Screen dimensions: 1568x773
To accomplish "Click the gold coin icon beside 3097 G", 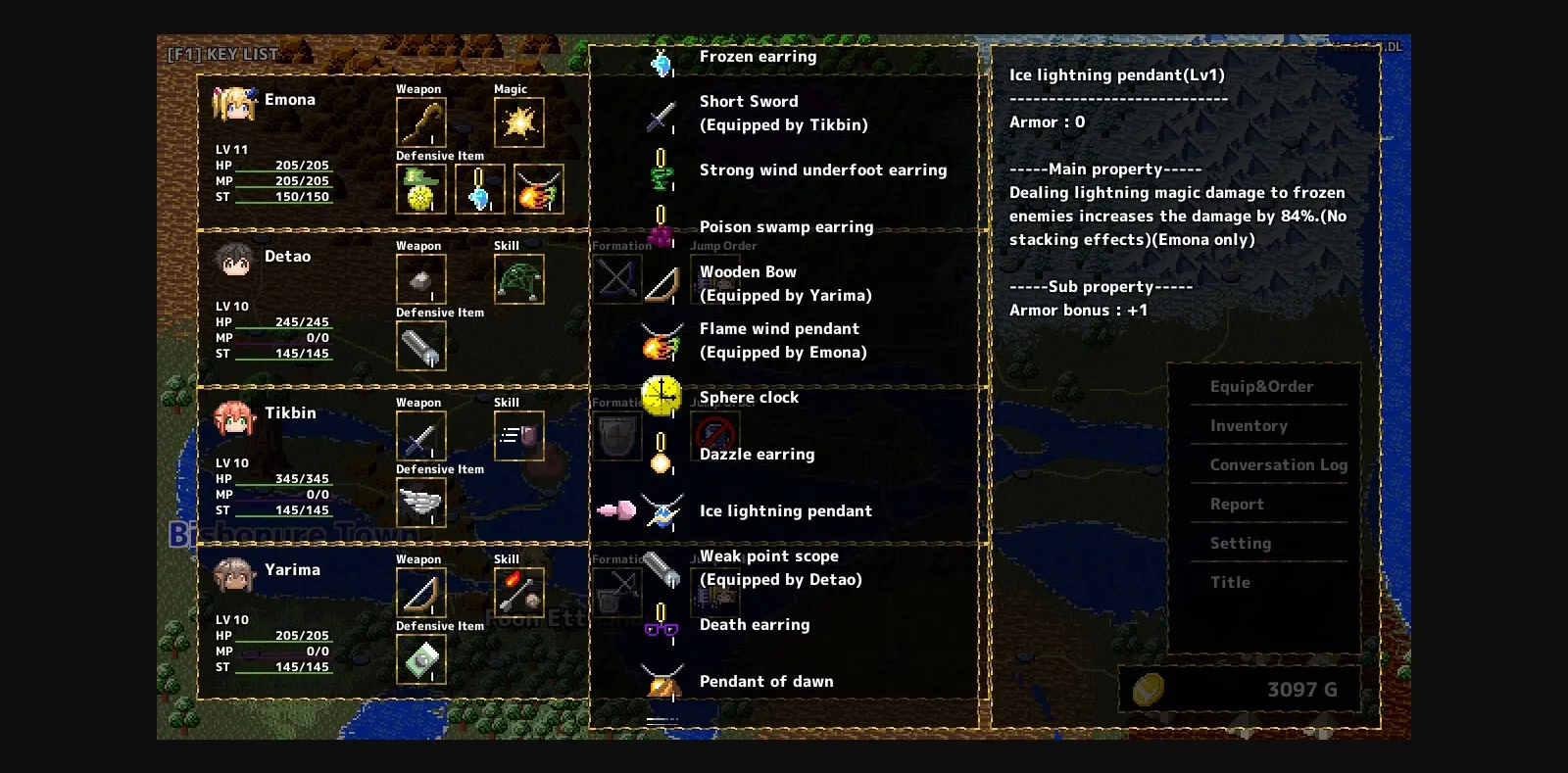I will click(1148, 689).
